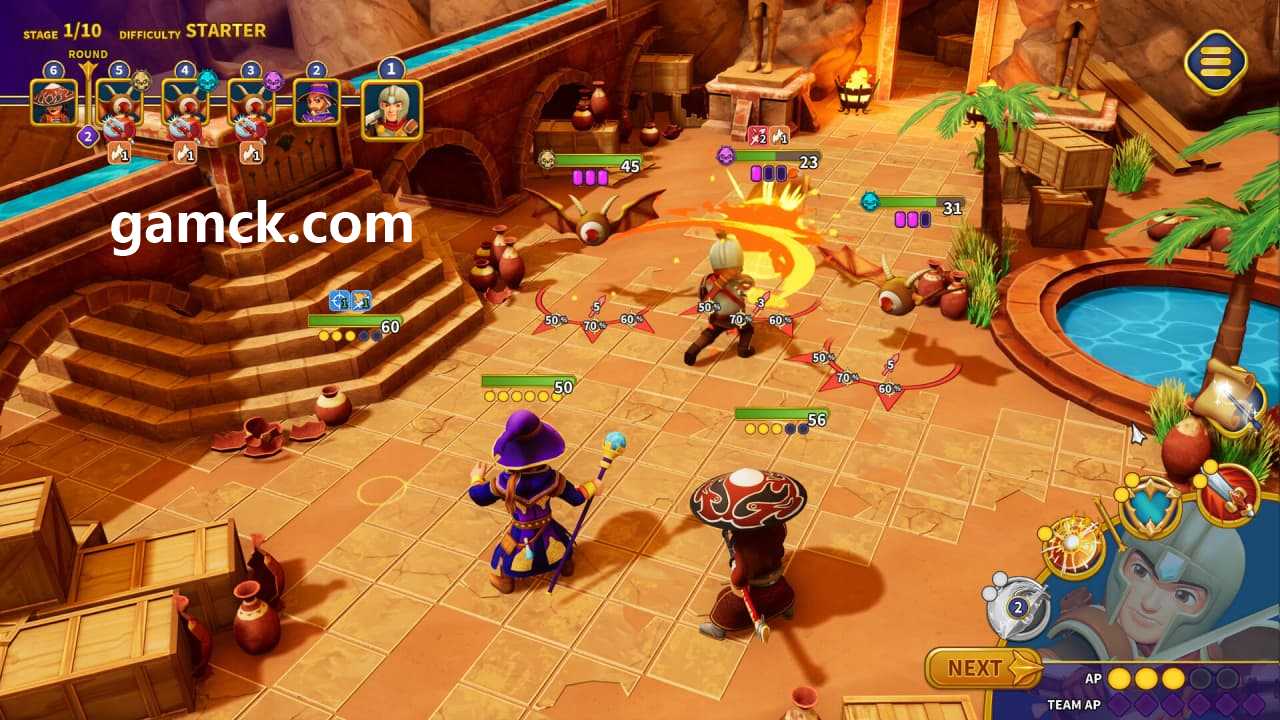Viewport: 1280px width, 720px height.
Task: Activate the blue shield defense ability
Action: click(x=1150, y=506)
